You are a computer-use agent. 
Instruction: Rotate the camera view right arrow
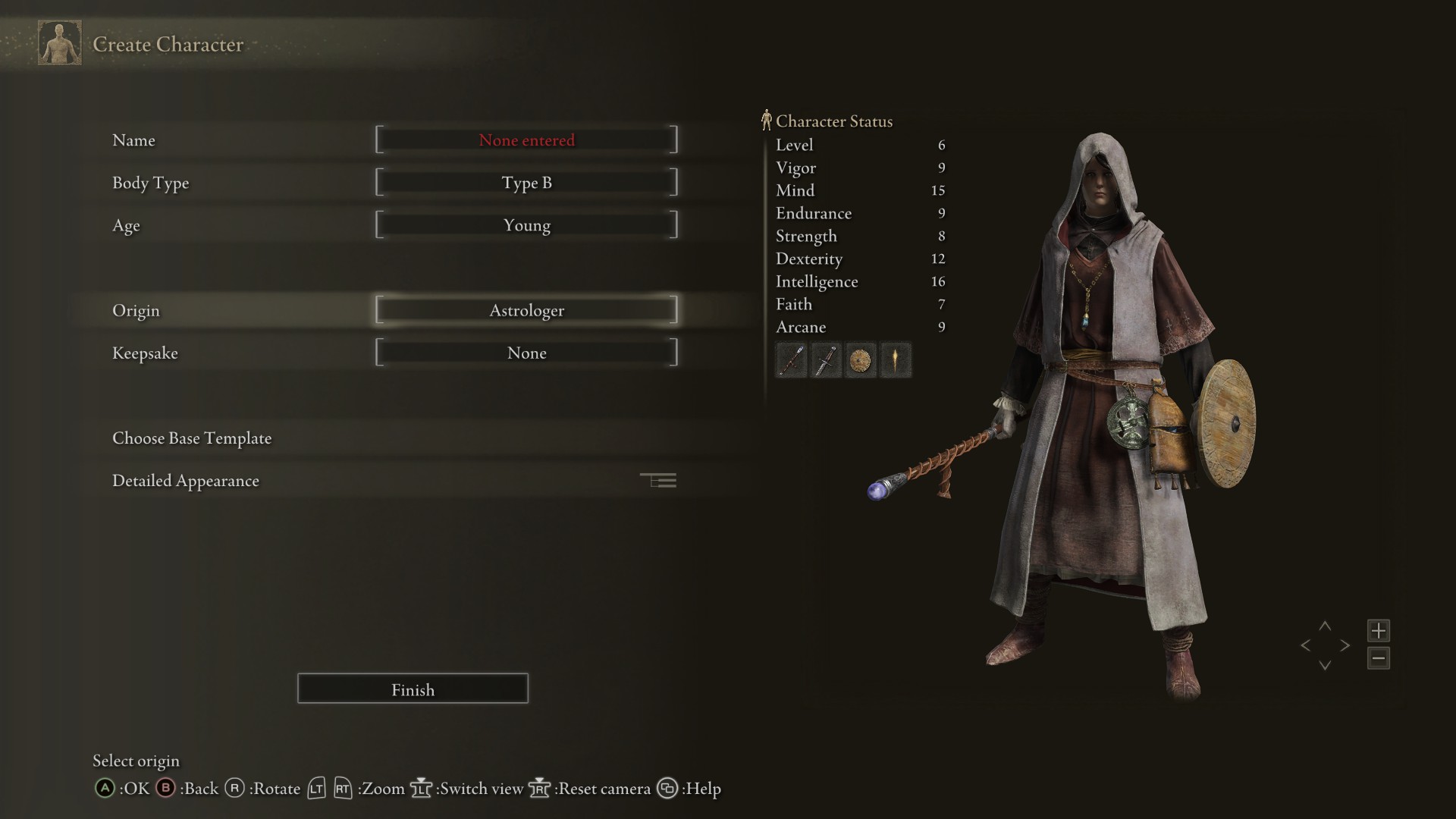1345,645
